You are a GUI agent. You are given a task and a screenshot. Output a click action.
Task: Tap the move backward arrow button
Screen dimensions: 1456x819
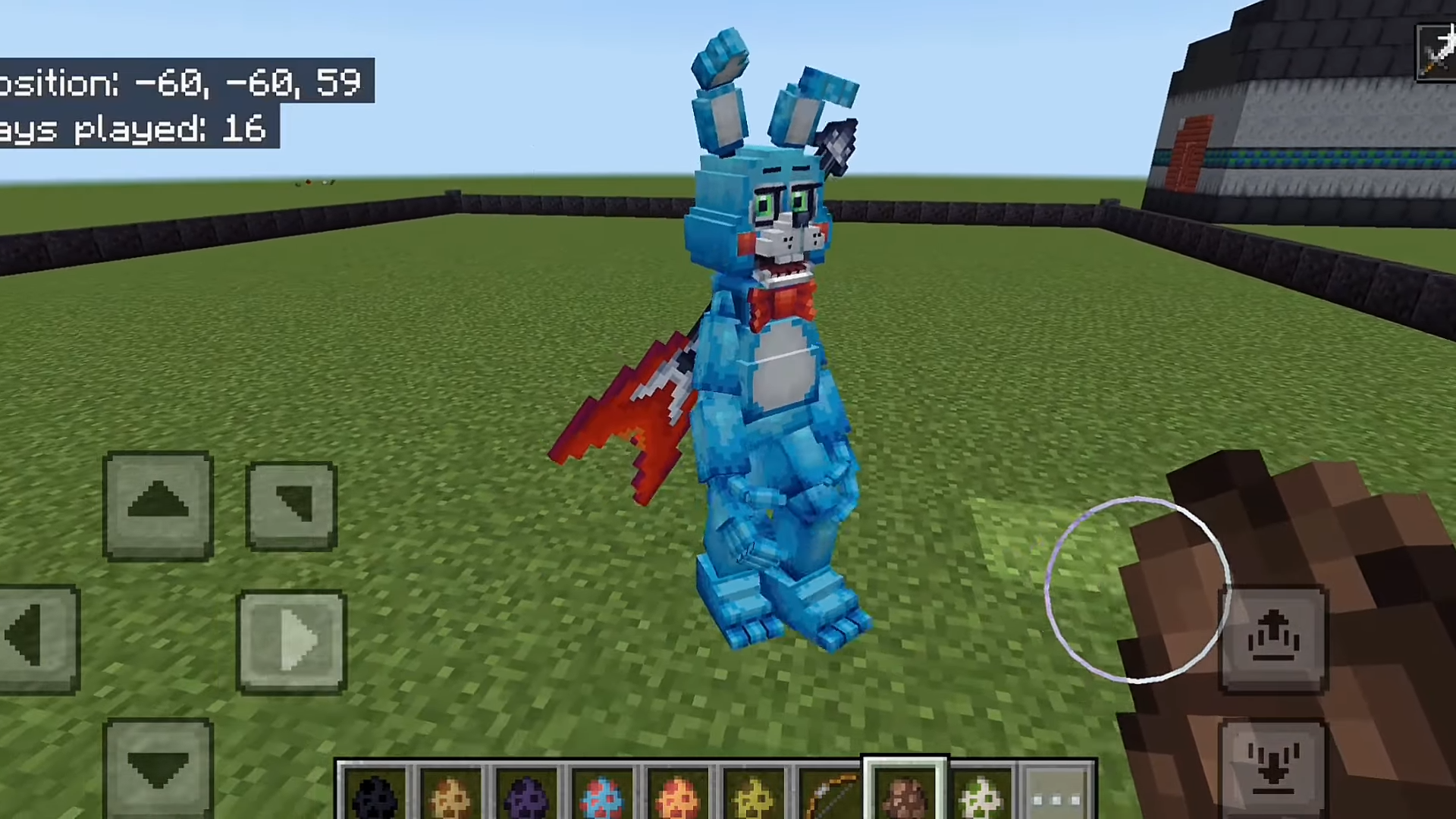(x=158, y=767)
